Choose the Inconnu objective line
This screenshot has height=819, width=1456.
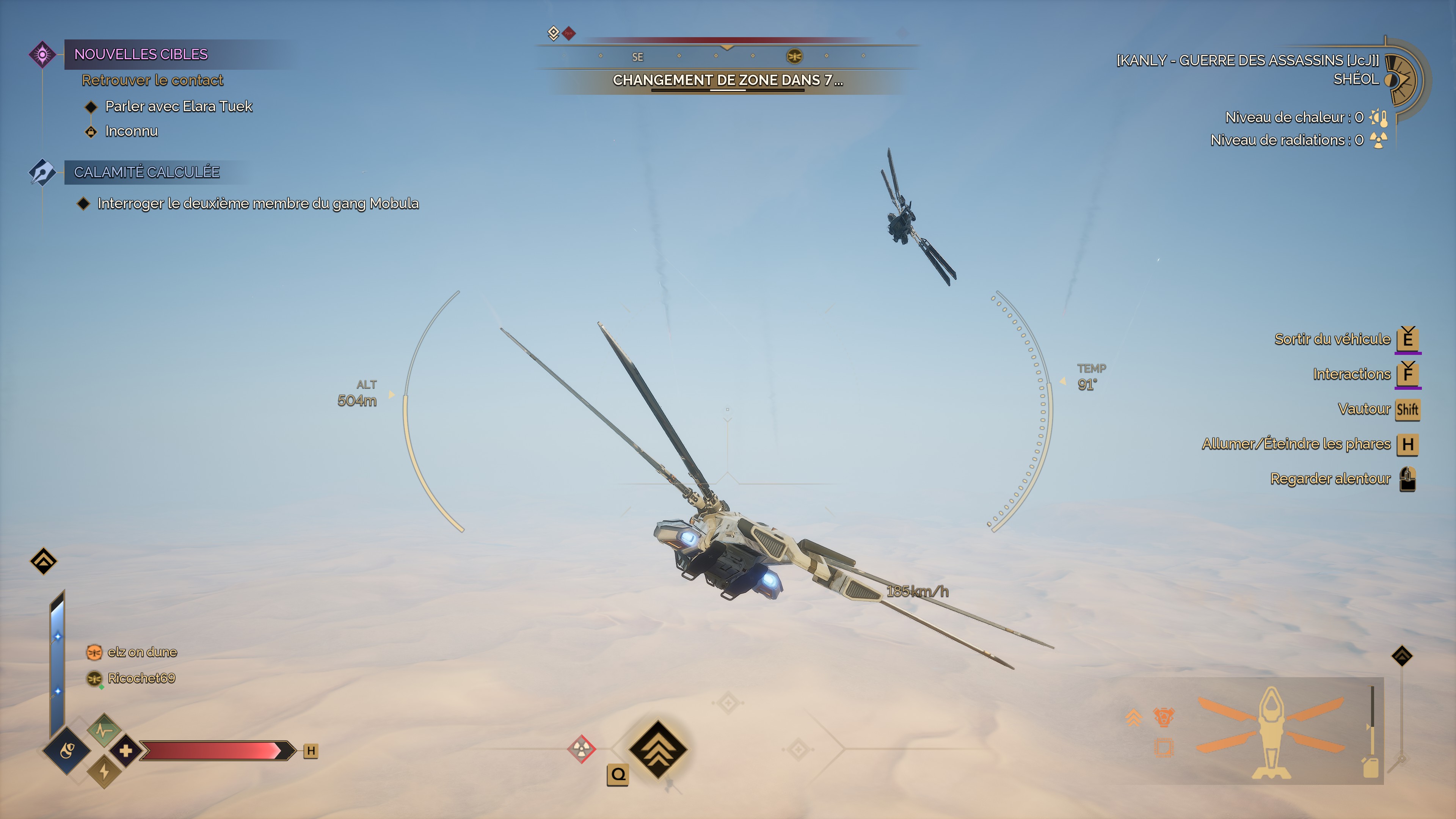pos(131,131)
